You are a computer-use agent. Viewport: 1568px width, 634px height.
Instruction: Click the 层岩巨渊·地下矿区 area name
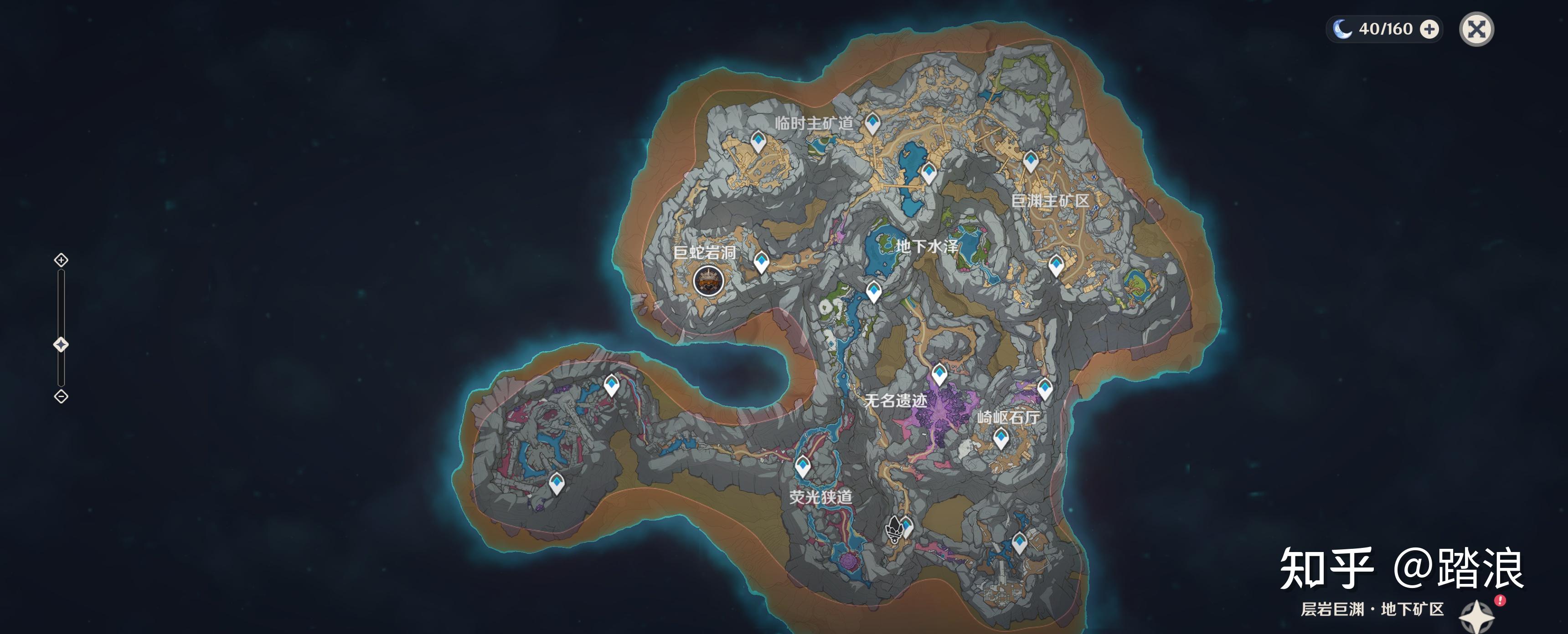tap(1372, 609)
